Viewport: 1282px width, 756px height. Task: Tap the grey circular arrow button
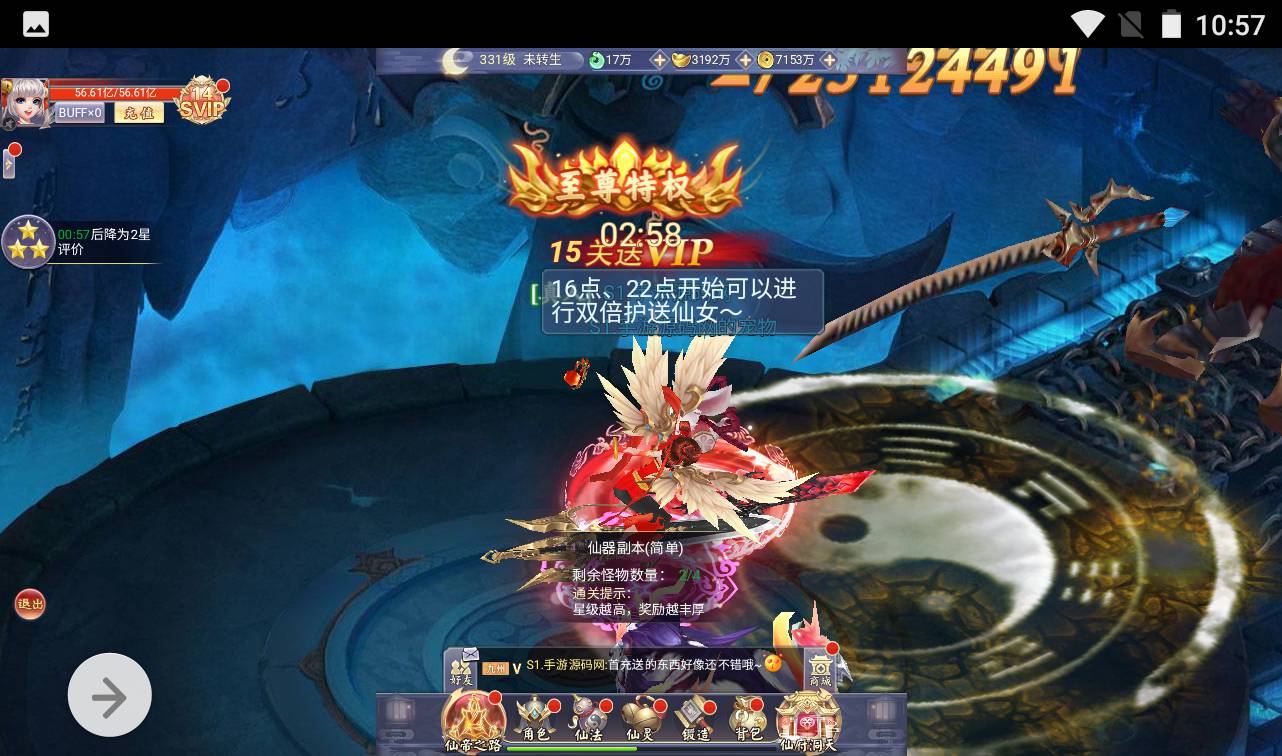pos(110,696)
